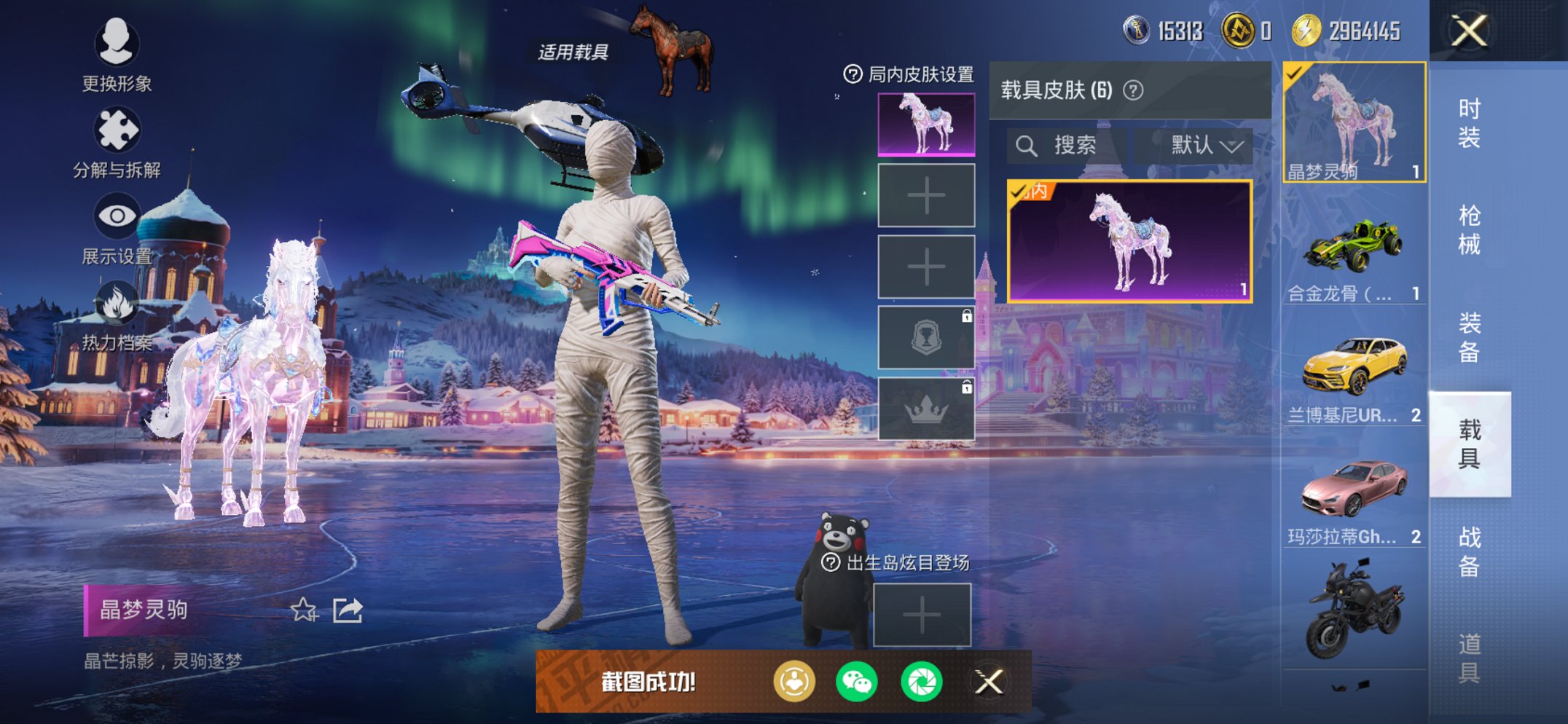Screen dimensions: 1568x724
Task: Share screenshot to WeChat
Action: pos(857,682)
